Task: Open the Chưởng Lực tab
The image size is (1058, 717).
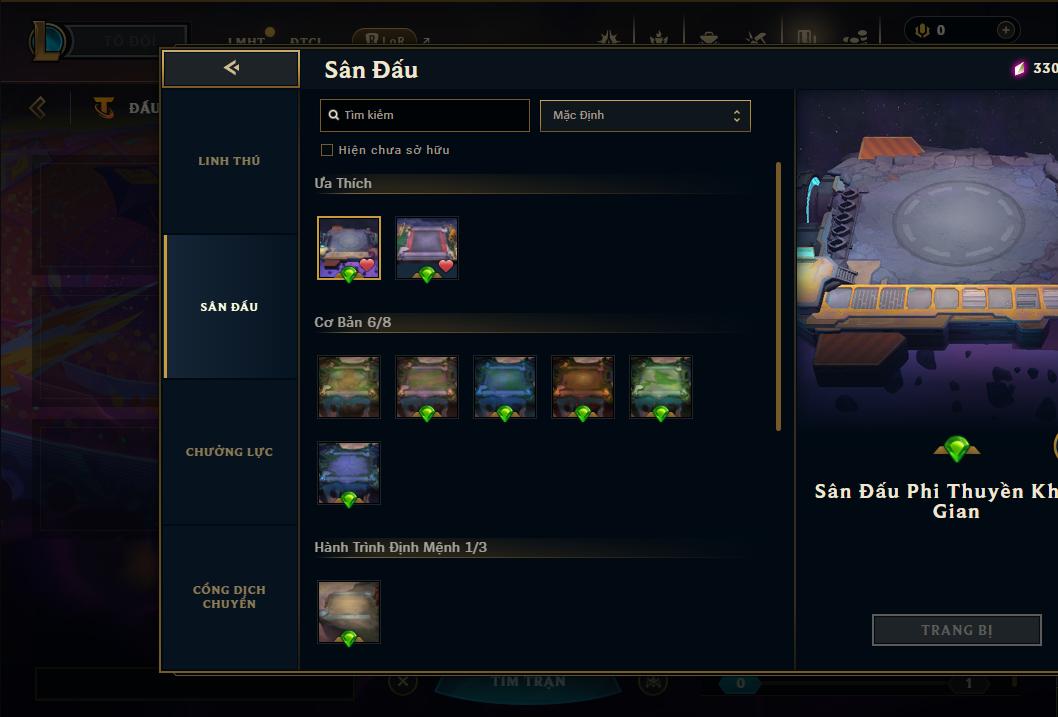Action: (x=229, y=452)
